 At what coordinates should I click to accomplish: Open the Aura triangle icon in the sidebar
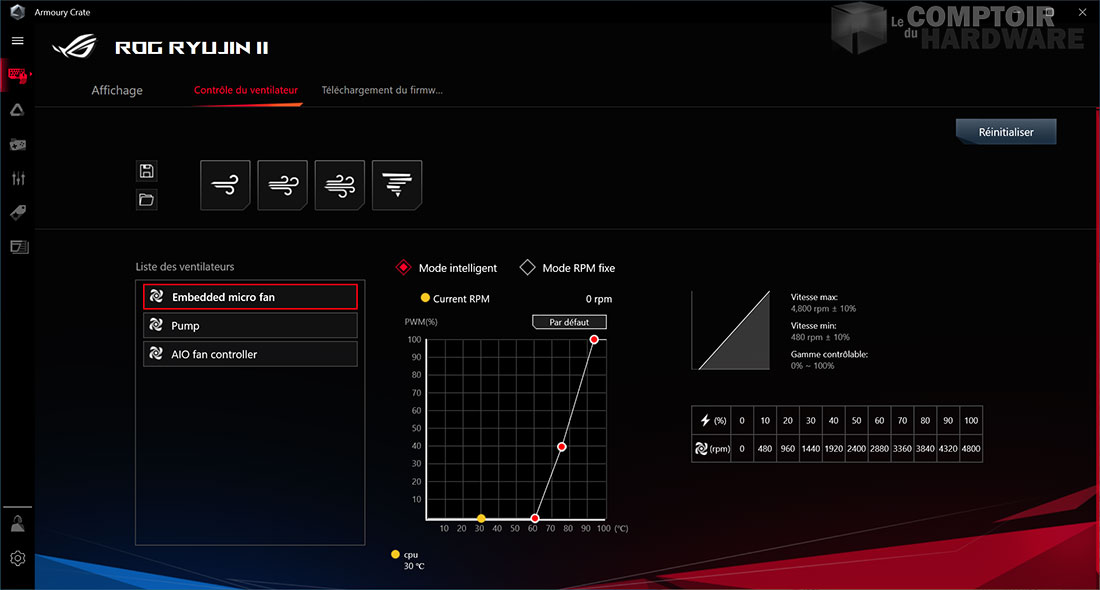17,110
